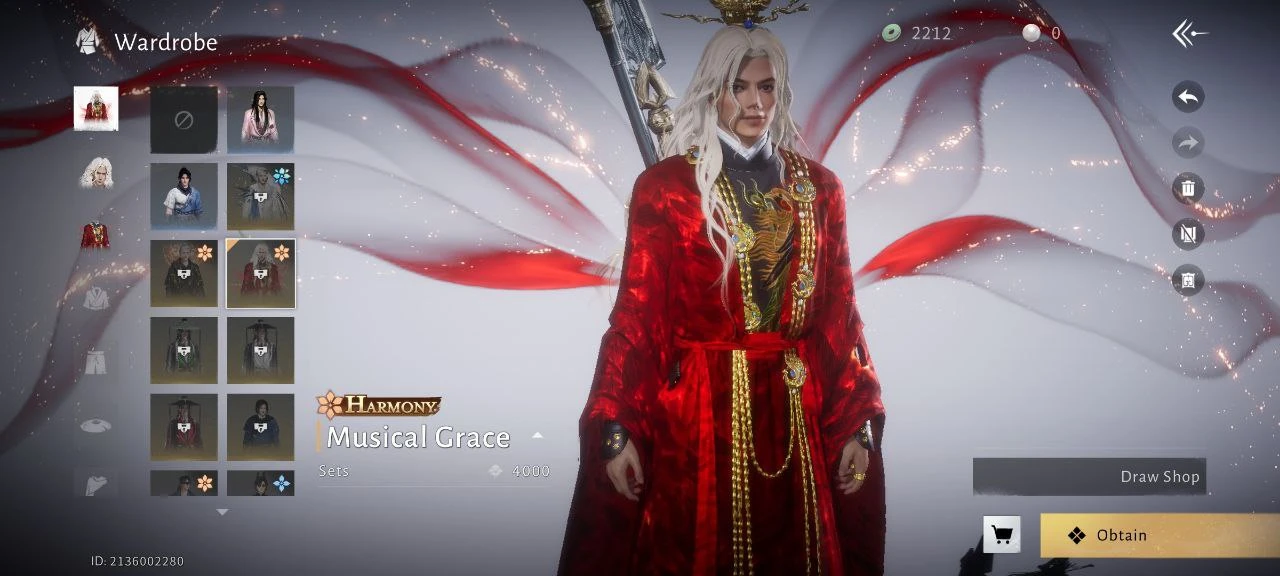Select the dark navy outfit set
The image size is (1280, 576).
[260, 427]
